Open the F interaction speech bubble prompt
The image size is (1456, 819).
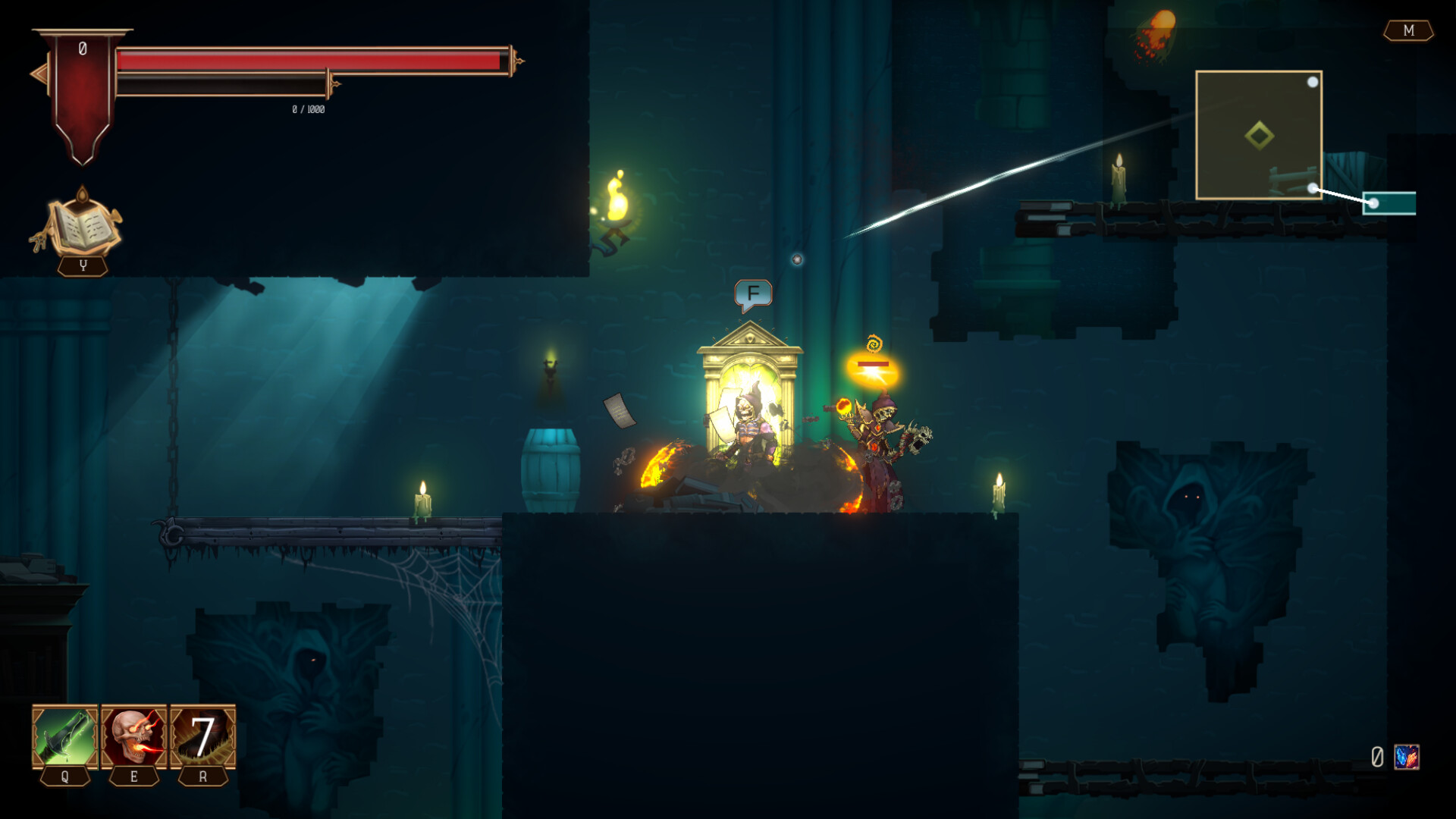pos(752,292)
